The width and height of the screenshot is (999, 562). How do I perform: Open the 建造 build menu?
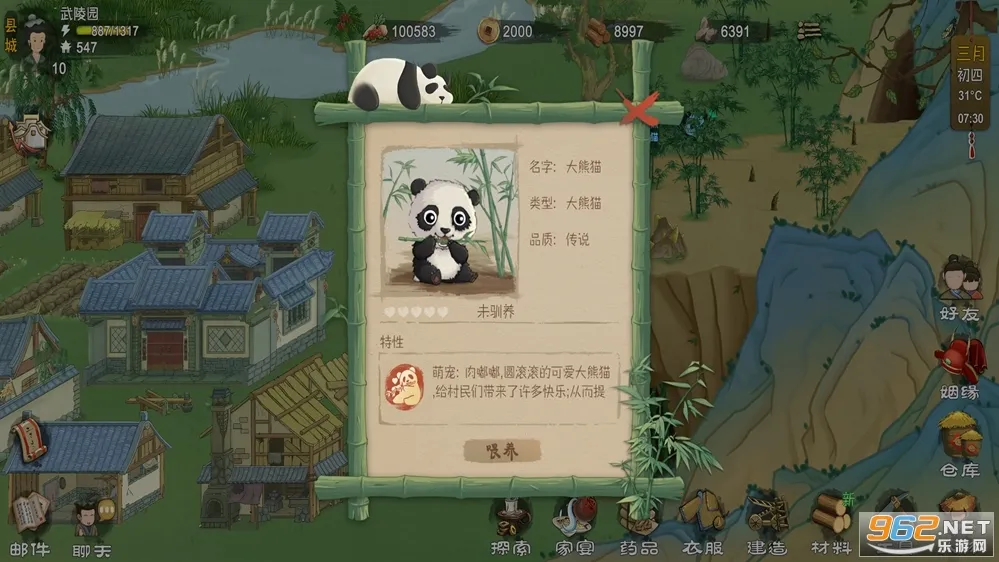(x=766, y=524)
